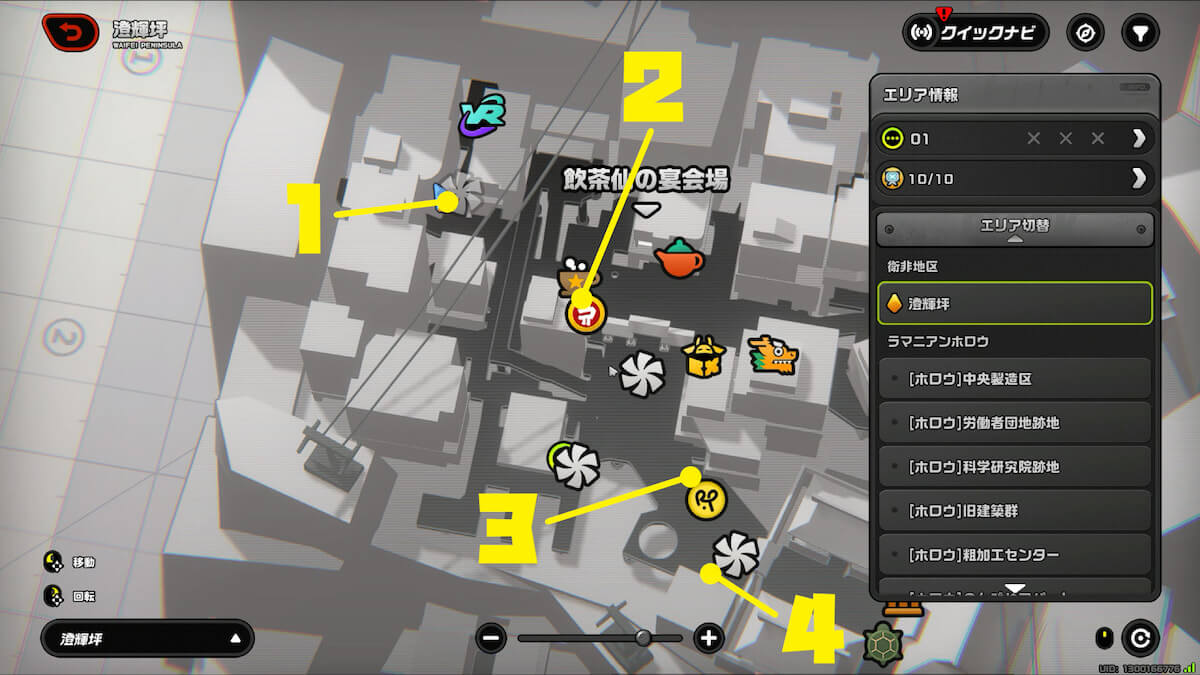Zoom out with the minus button
Screen dimensions: 1200x675
[x=491, y=638]
